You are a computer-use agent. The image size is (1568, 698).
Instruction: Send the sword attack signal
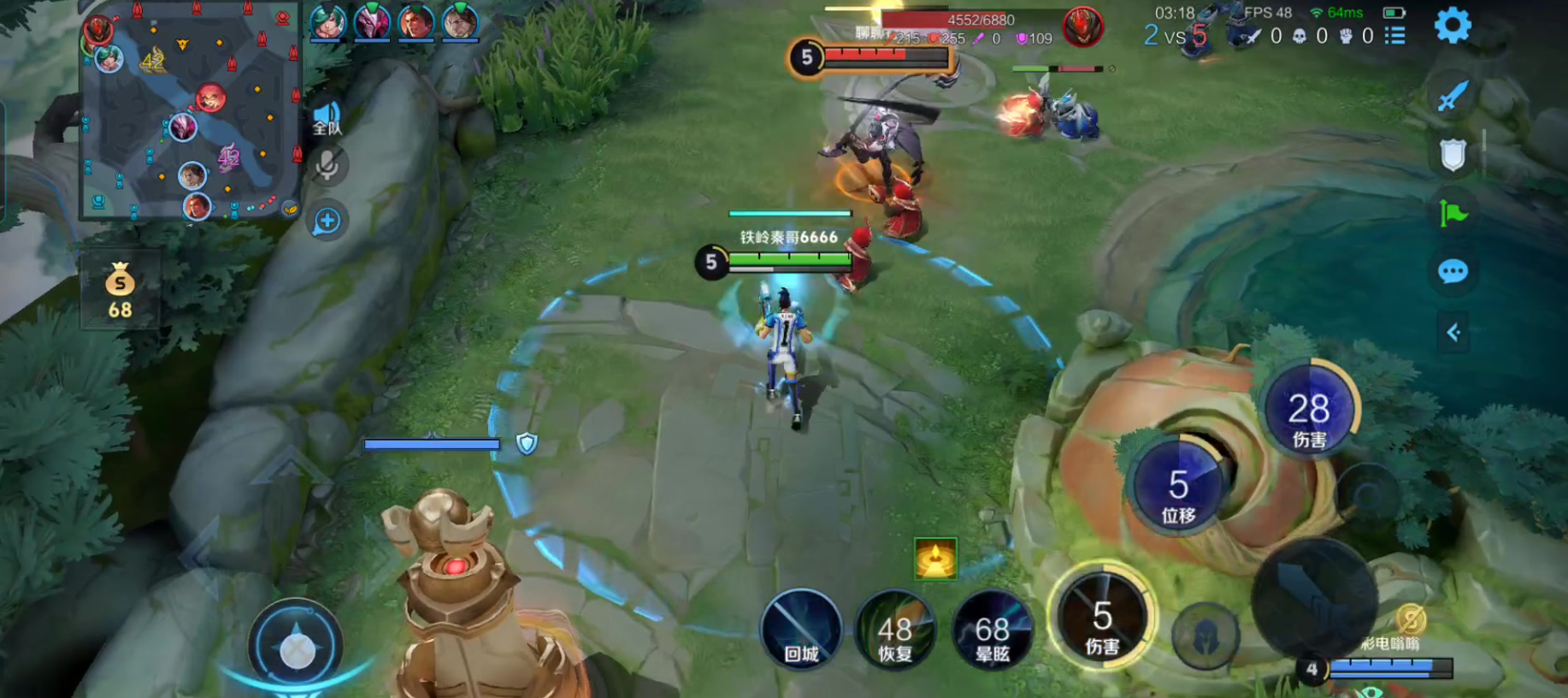pyautogui.click(x=1453, y=96)
